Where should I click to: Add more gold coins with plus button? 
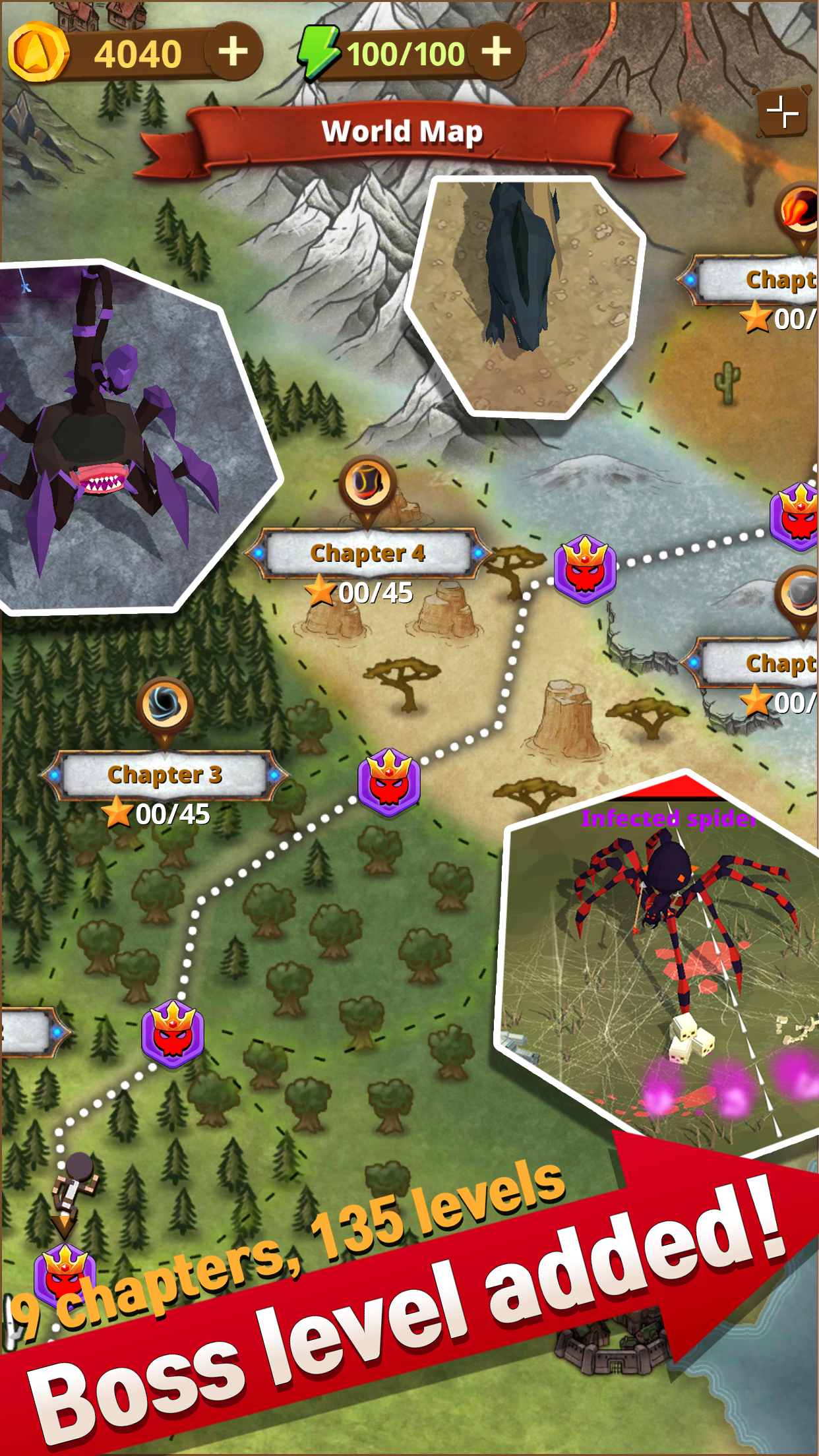[x=233, y=52]
